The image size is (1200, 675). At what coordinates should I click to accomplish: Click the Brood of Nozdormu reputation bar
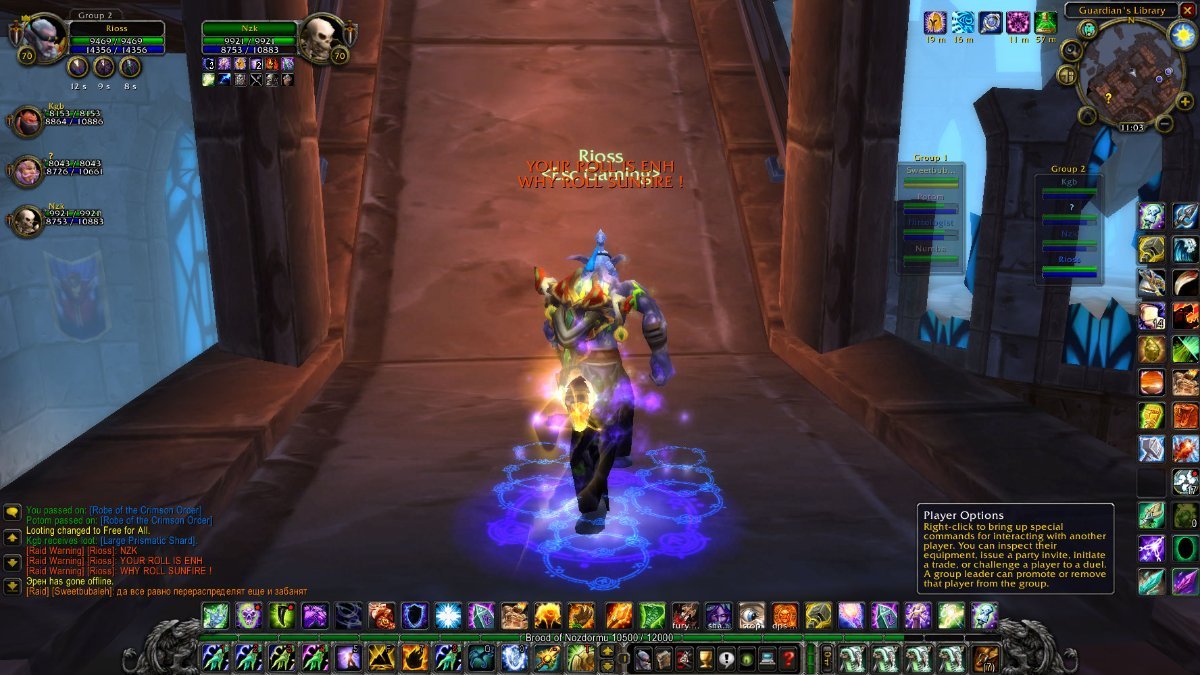click(600, 637)
